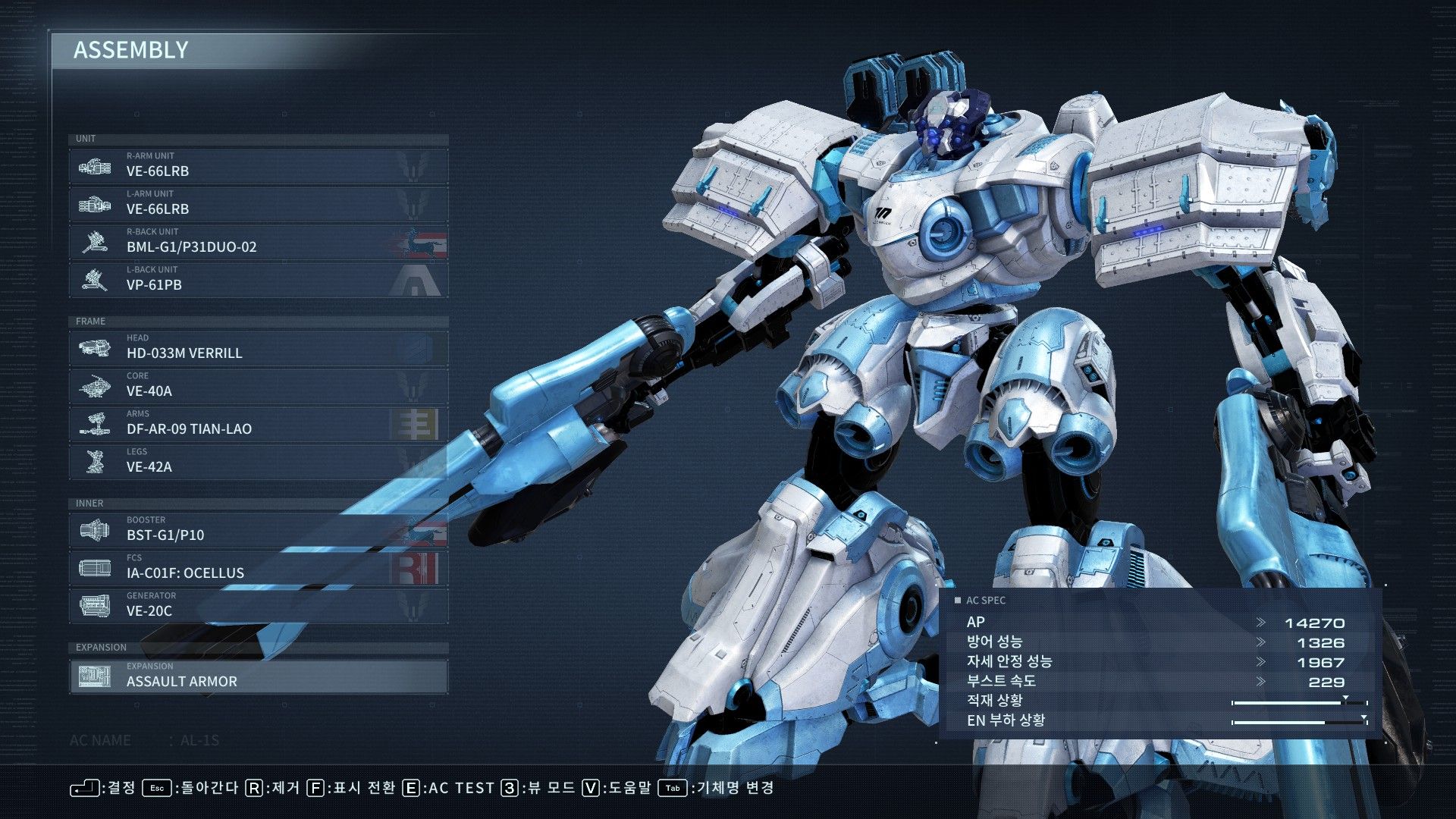This screenshot has height=819, width=1456.
Task: Select the R-ARM UNIT VE-66LRB slot
Action: click(x=258, y=166)
